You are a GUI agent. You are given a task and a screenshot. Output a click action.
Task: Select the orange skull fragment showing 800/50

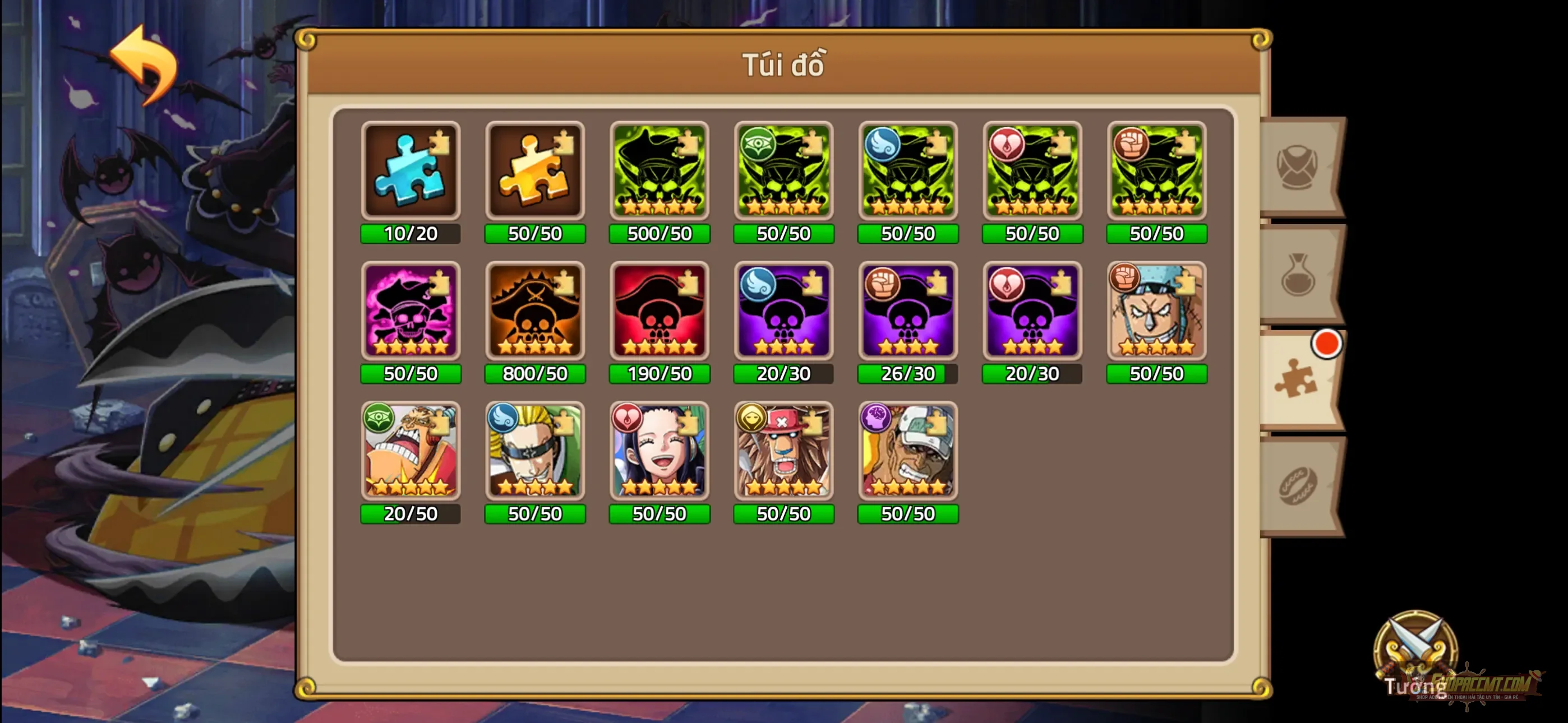[x=535, y=312]
